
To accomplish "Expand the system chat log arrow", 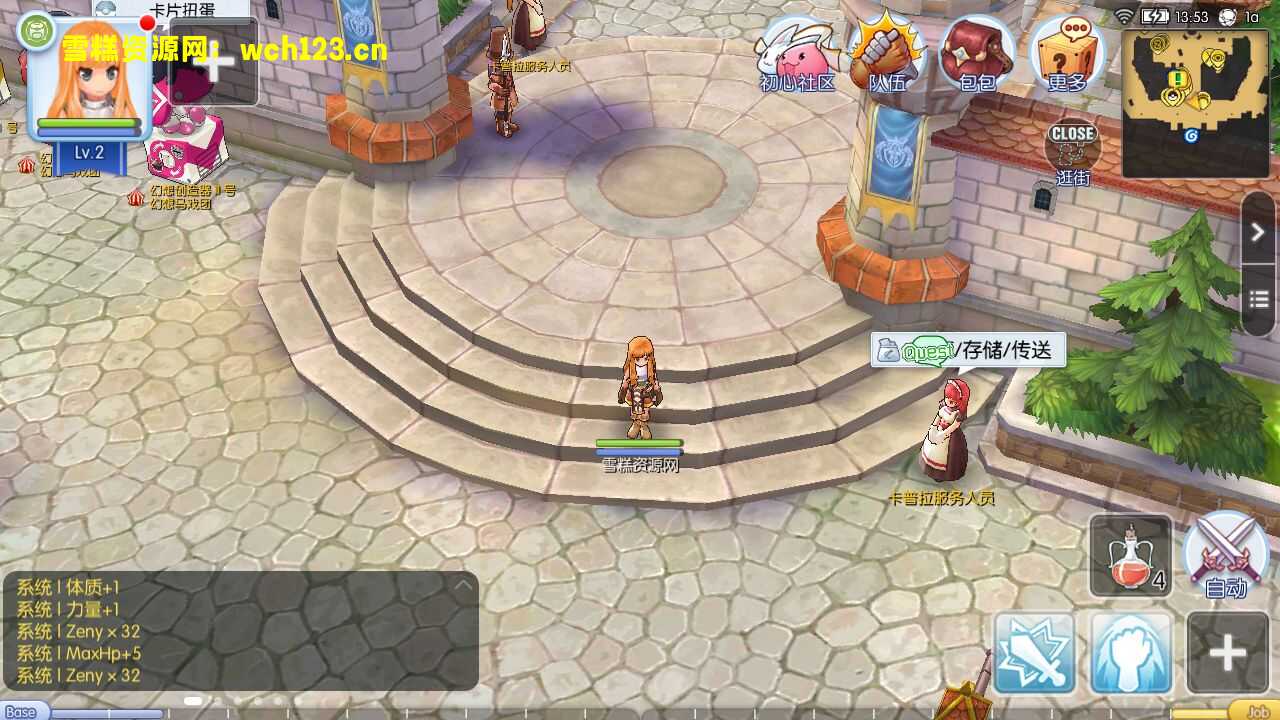I will click(463, 586).
